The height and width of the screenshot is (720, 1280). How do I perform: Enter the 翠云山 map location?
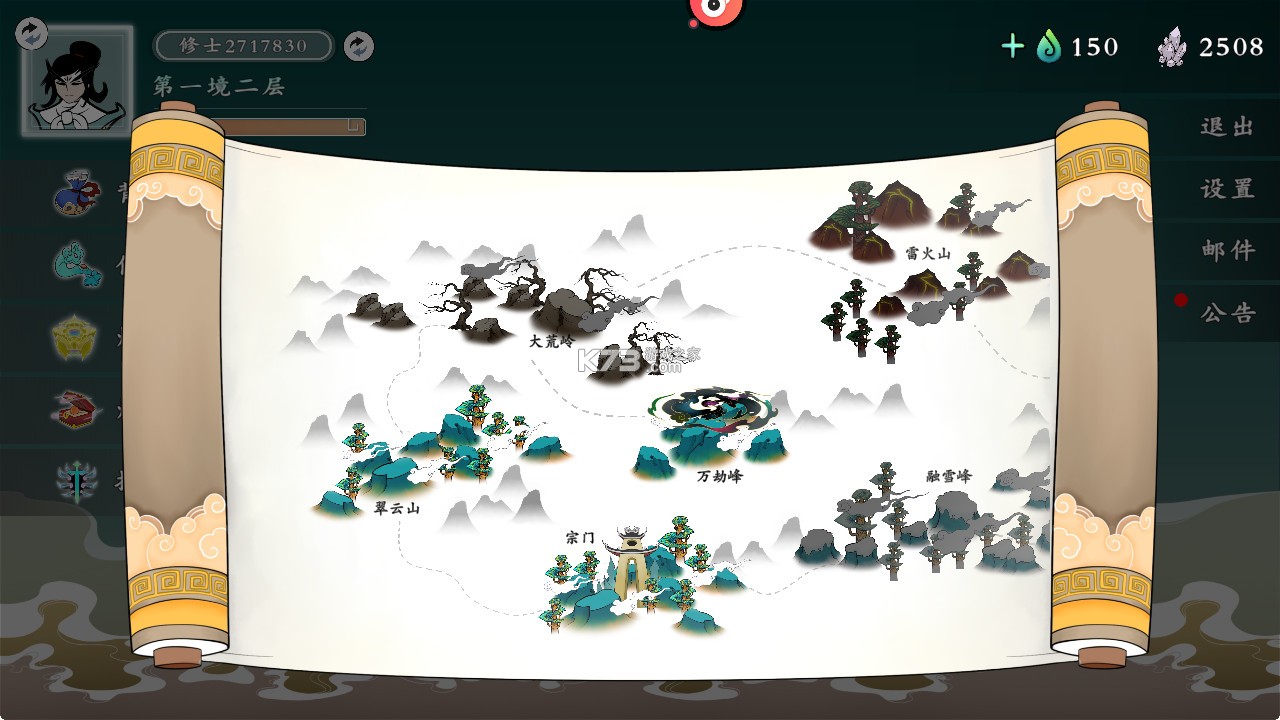[x=440, y=450]
